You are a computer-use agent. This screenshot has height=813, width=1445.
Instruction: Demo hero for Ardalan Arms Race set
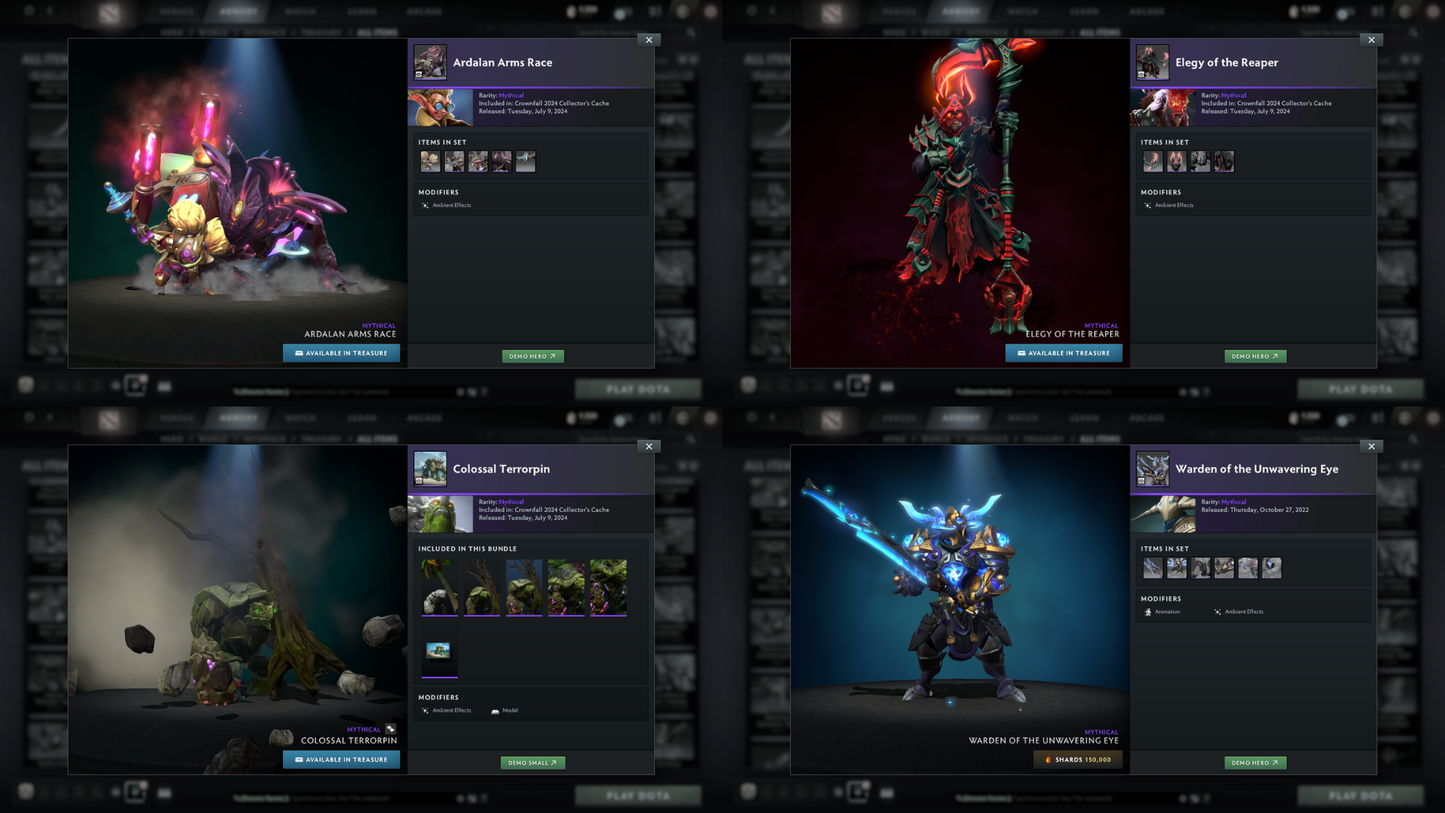532,356
